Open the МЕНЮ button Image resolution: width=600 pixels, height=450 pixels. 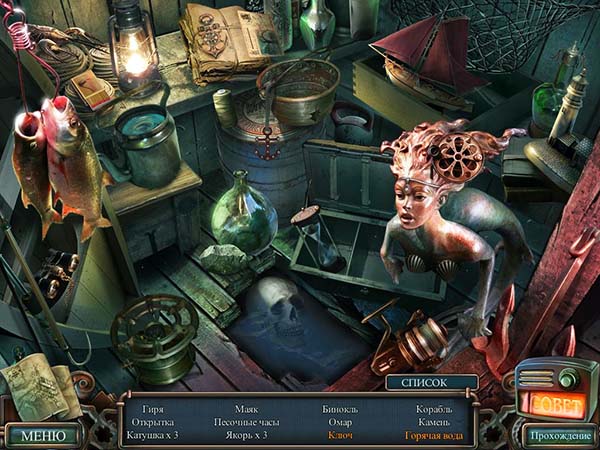tap(44, 435)
